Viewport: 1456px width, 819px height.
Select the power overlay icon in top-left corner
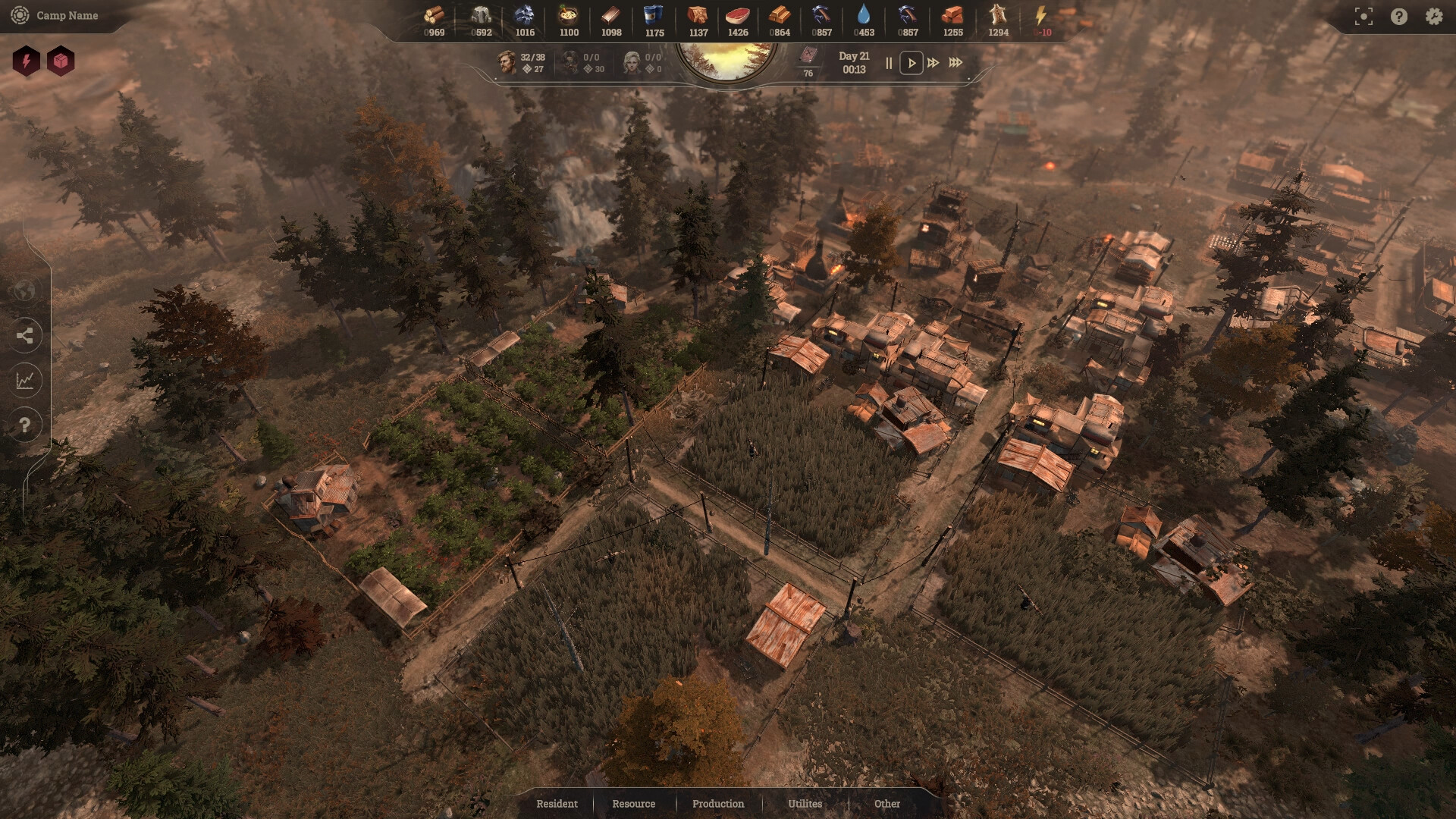pyautogui.click(x=27, y=62)
